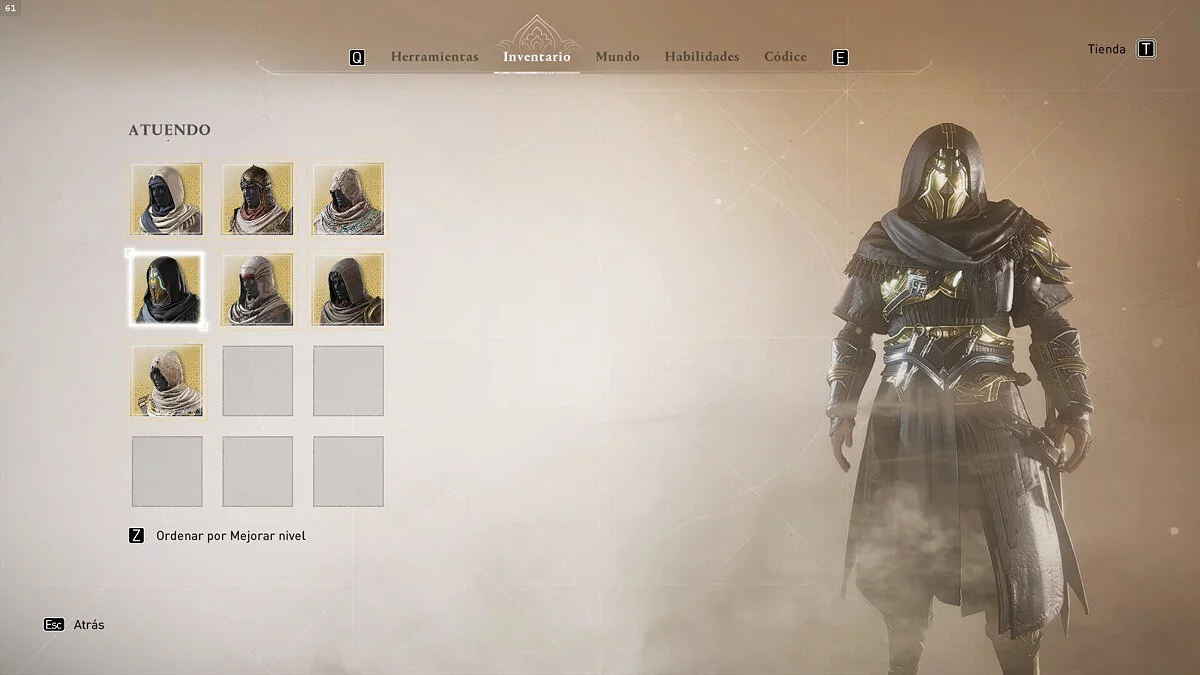Select the bronze helmet outfit with red scarf
Viewport: 1200px width, 675px height.
tap(258, 199)
